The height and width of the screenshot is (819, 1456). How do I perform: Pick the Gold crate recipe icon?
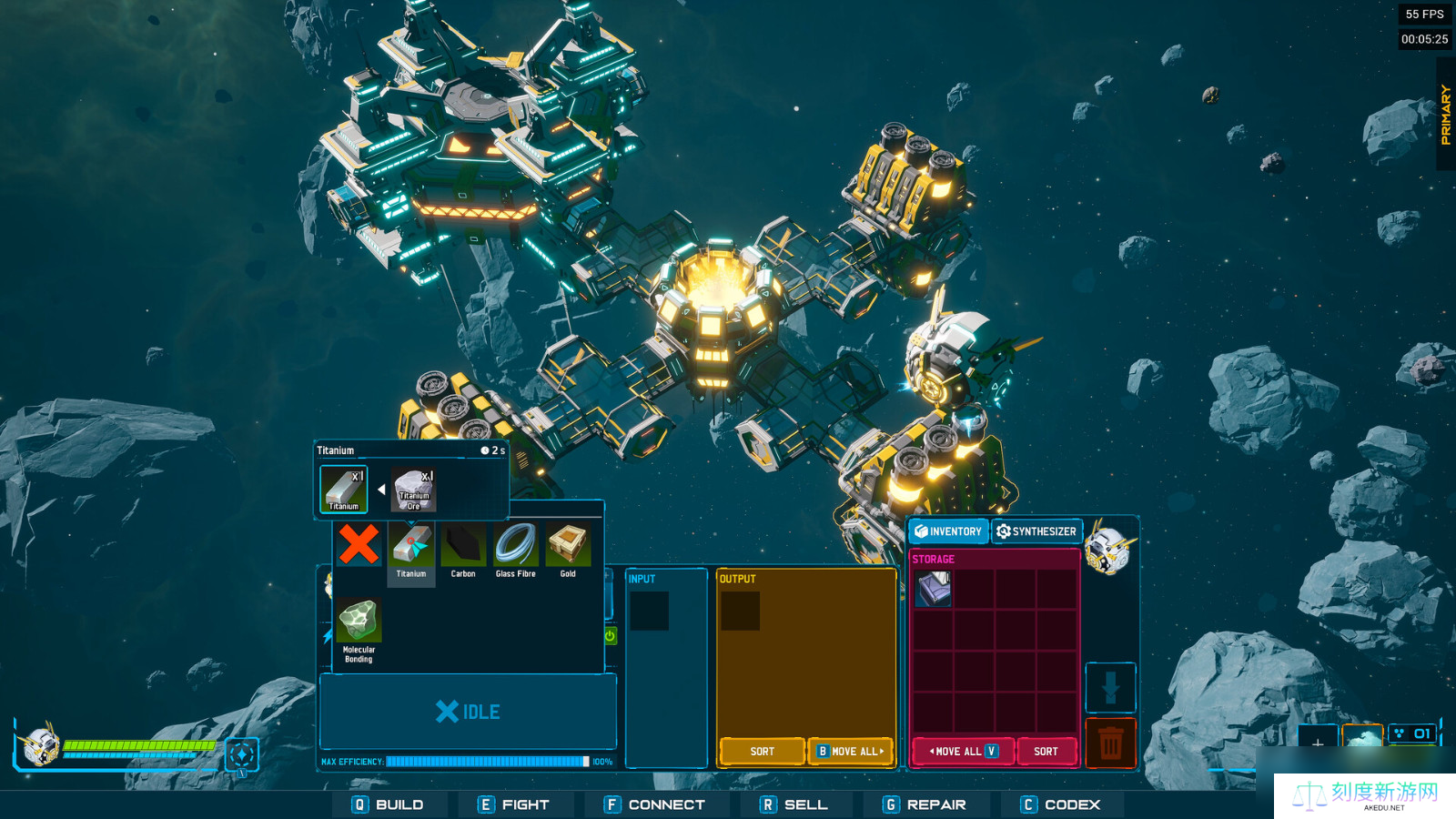[x=569, y=546]
